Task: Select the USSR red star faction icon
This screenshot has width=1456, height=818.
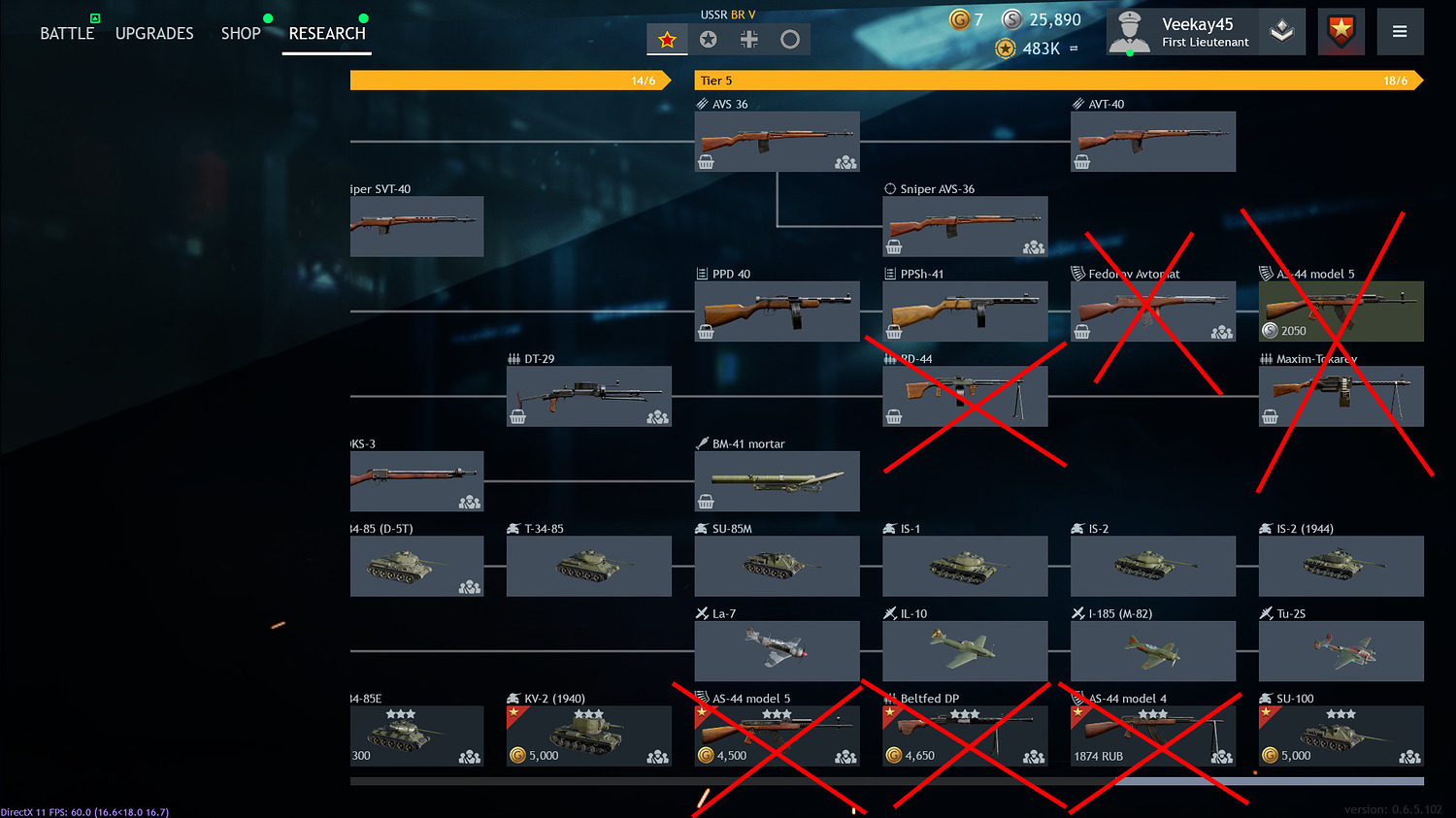Action: tap(666, 39)
